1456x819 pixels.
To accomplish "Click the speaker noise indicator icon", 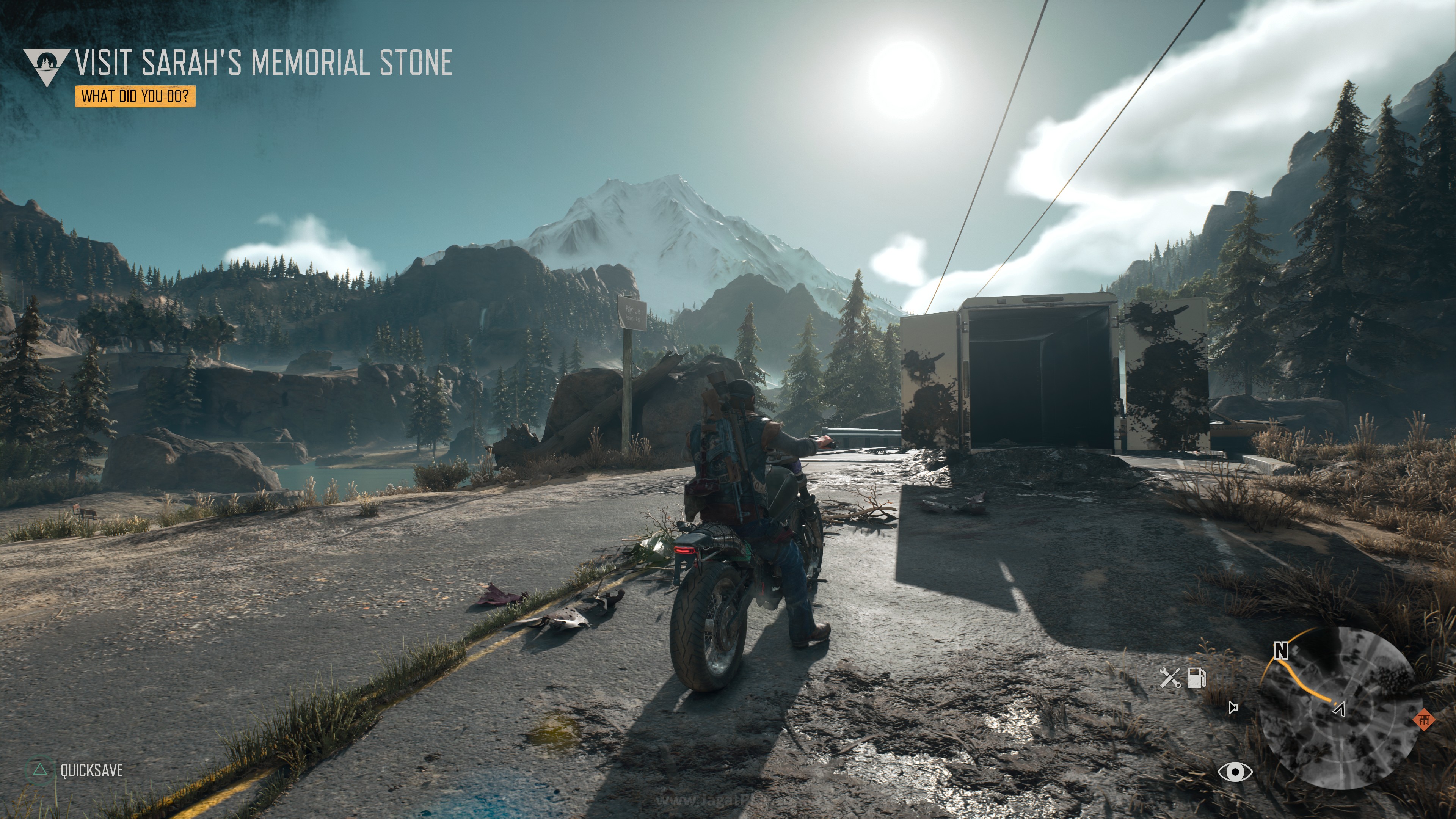I will click(x=1234, y=707).
